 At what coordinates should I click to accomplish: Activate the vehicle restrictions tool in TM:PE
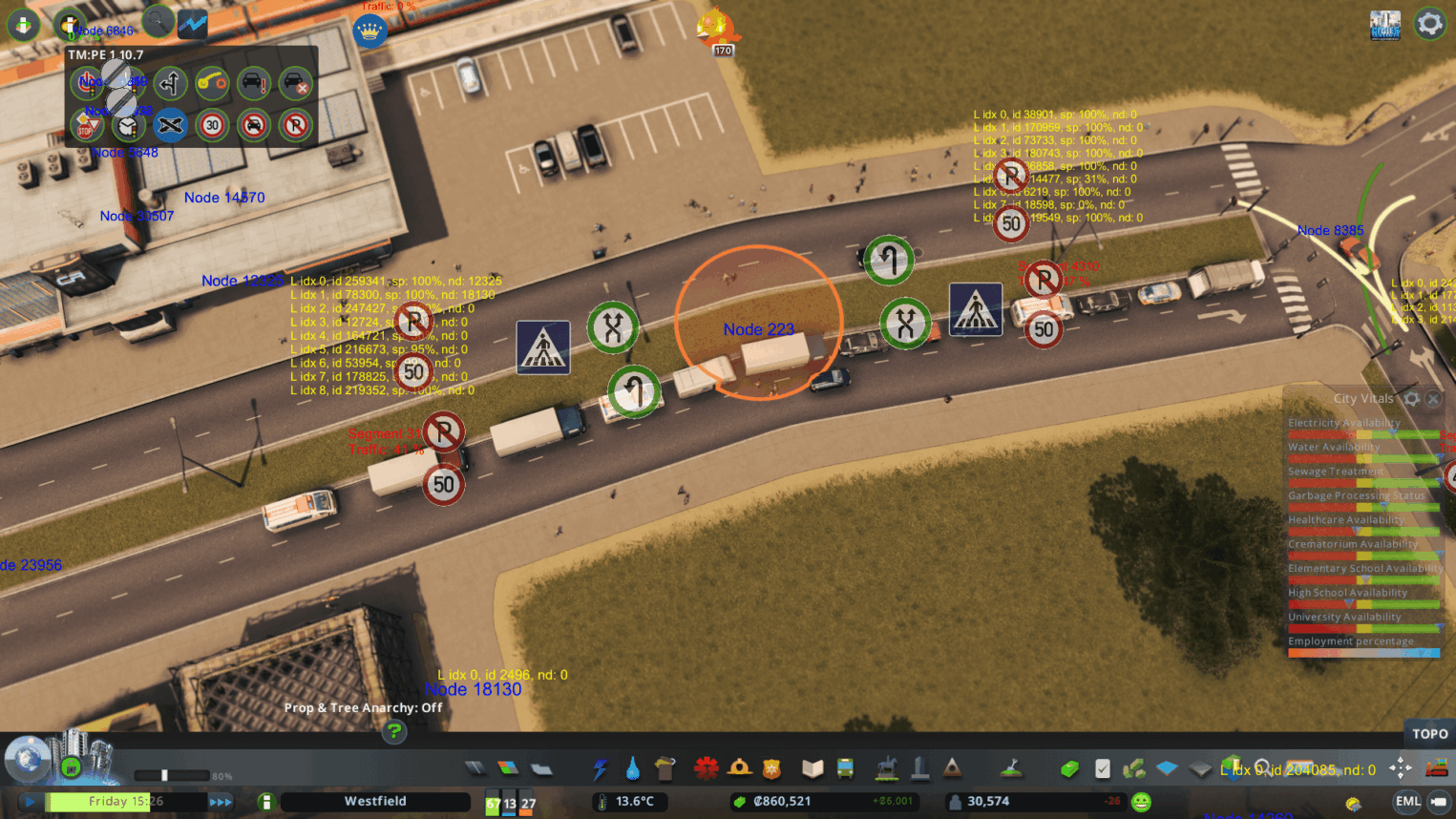pyautogui.click(x=254, y=125)
